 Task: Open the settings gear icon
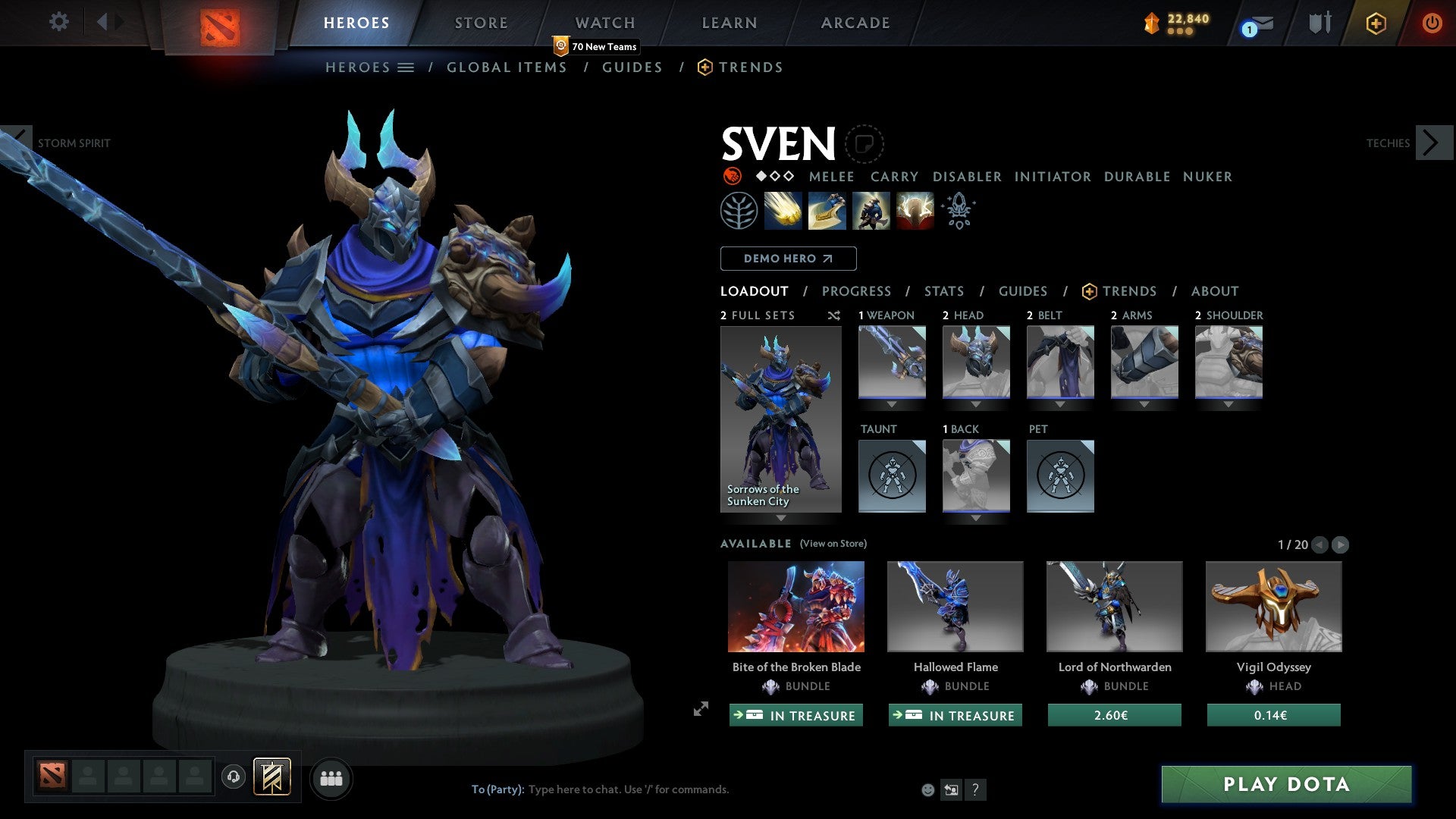(59, 21)
